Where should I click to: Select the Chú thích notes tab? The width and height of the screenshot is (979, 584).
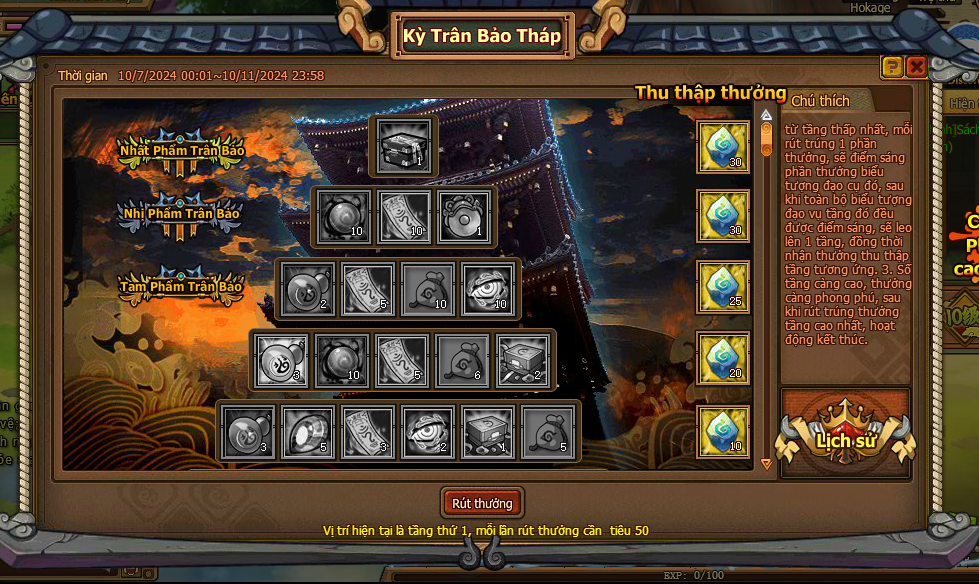pos(820,101)
